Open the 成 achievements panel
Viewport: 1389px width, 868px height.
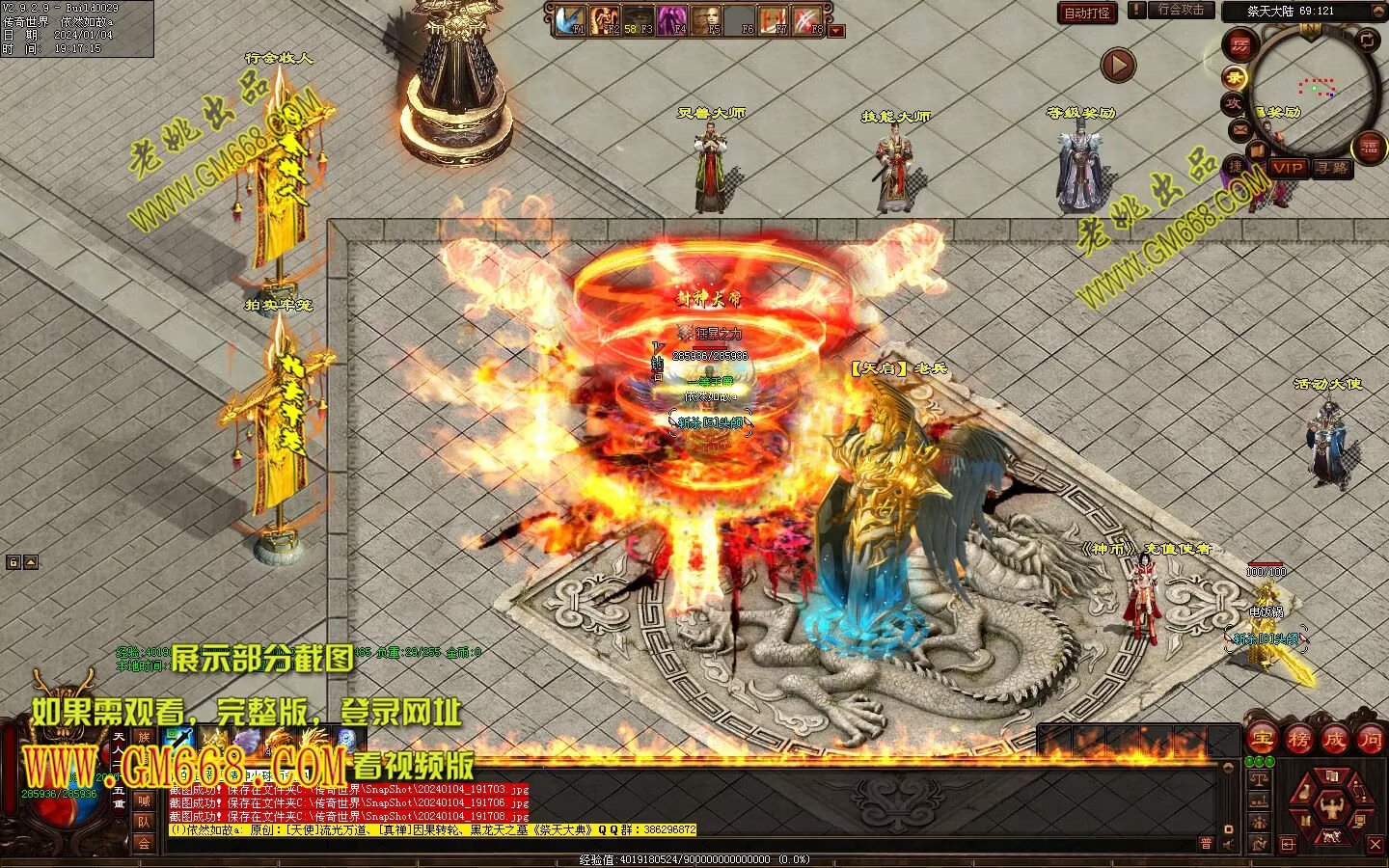(x=1334, y=739)
